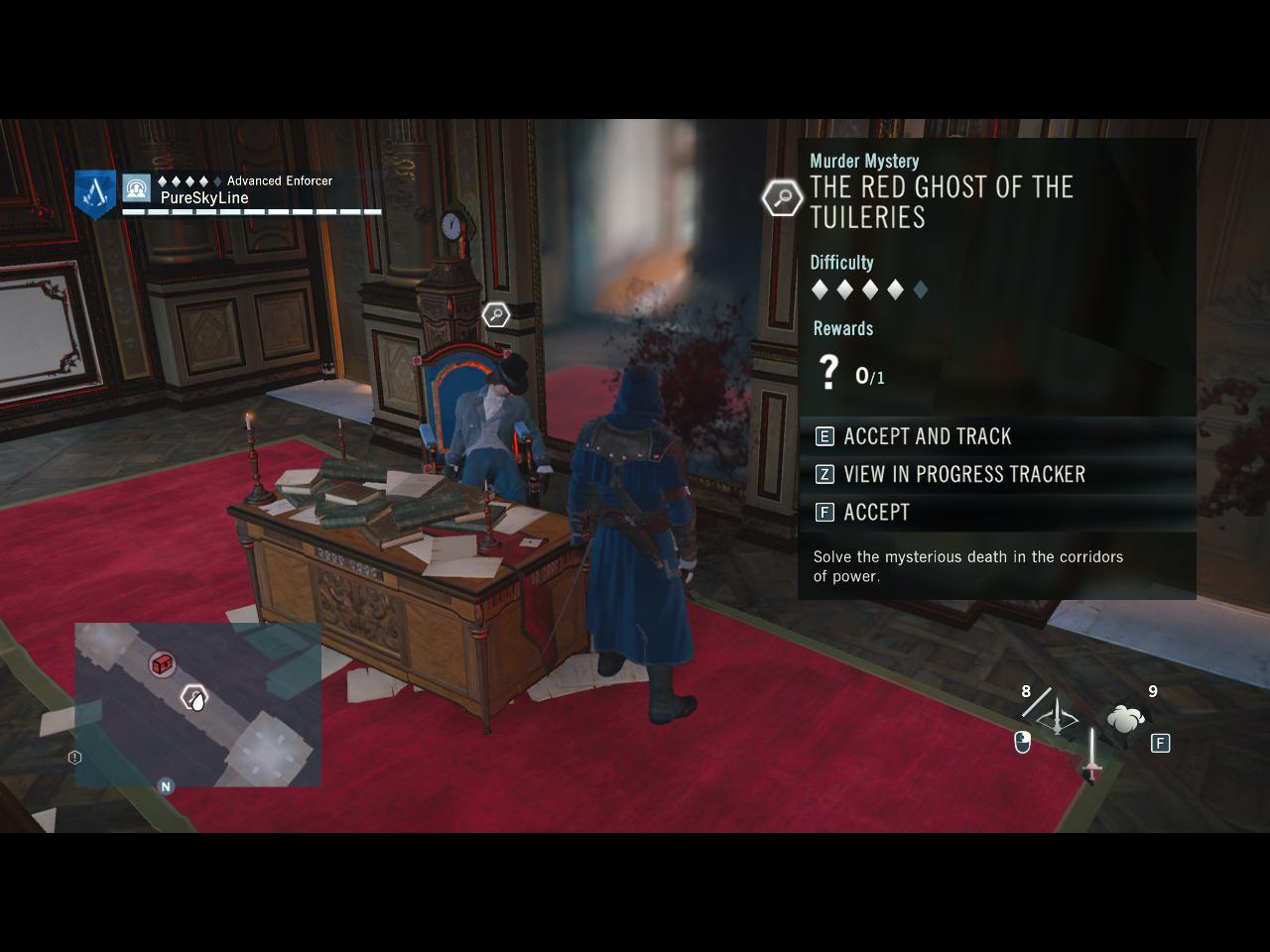
Task: Activate the smoke bomb icon
Action: [x=1125, y=719]
